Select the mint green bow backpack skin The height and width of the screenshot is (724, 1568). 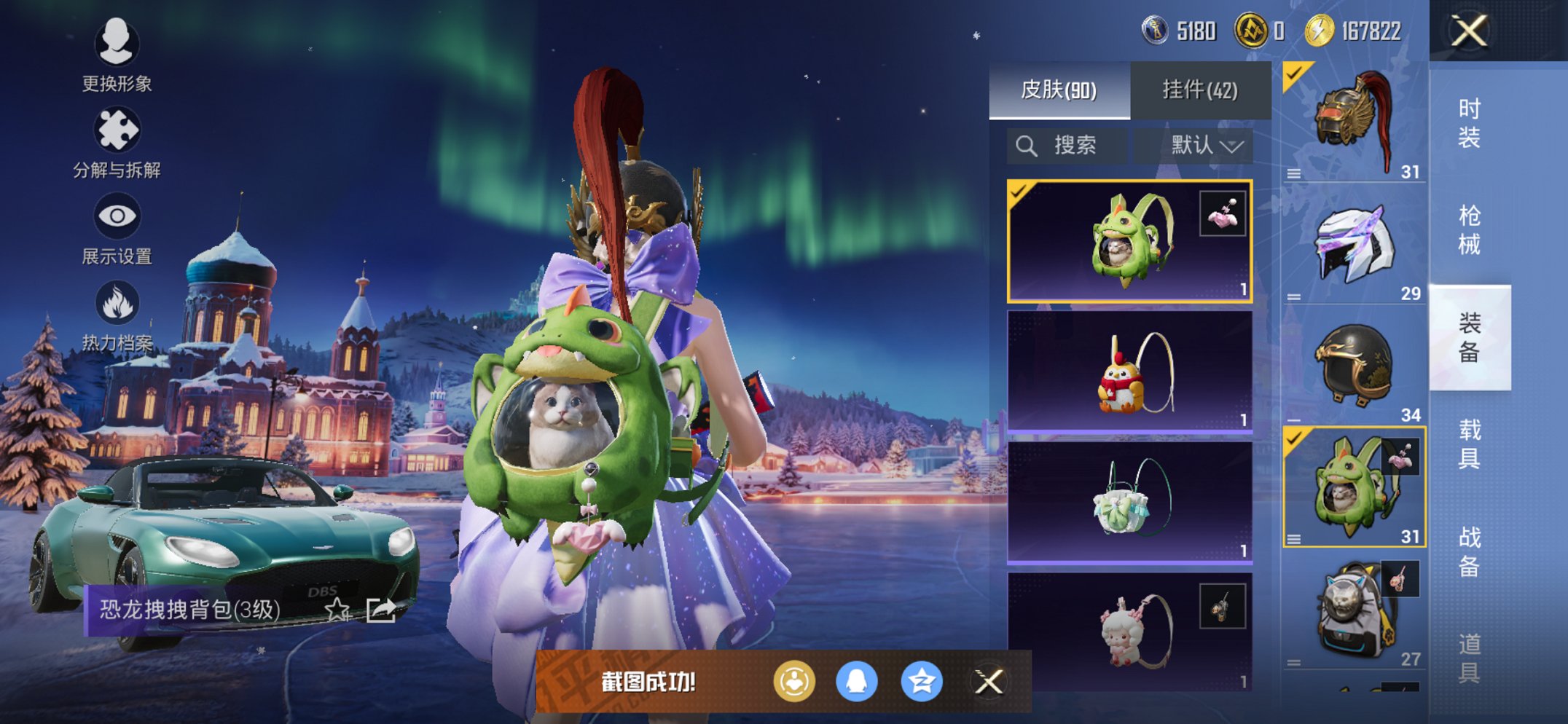(x=1129, y=503)
